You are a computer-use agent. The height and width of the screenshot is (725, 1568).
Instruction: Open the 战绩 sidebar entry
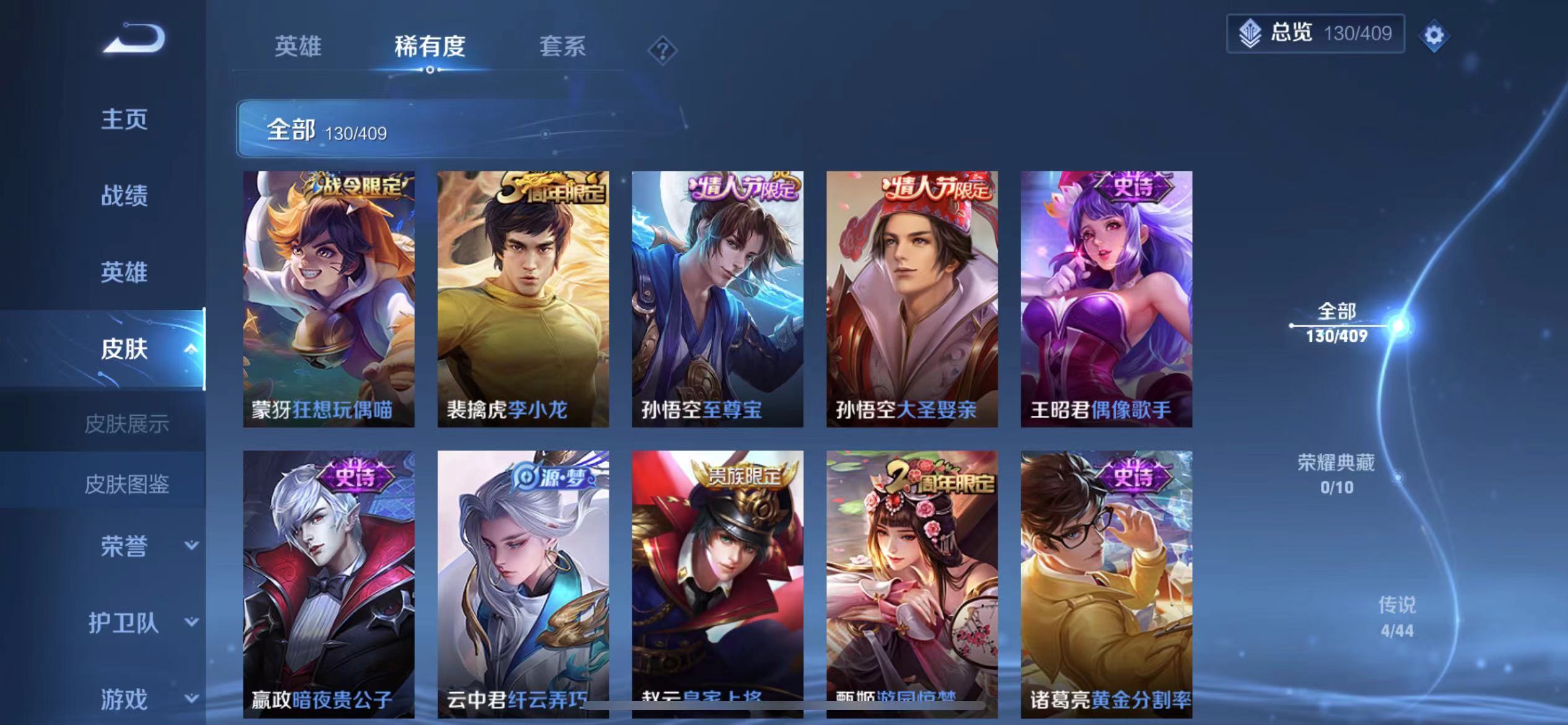click(x=126, y=196)
